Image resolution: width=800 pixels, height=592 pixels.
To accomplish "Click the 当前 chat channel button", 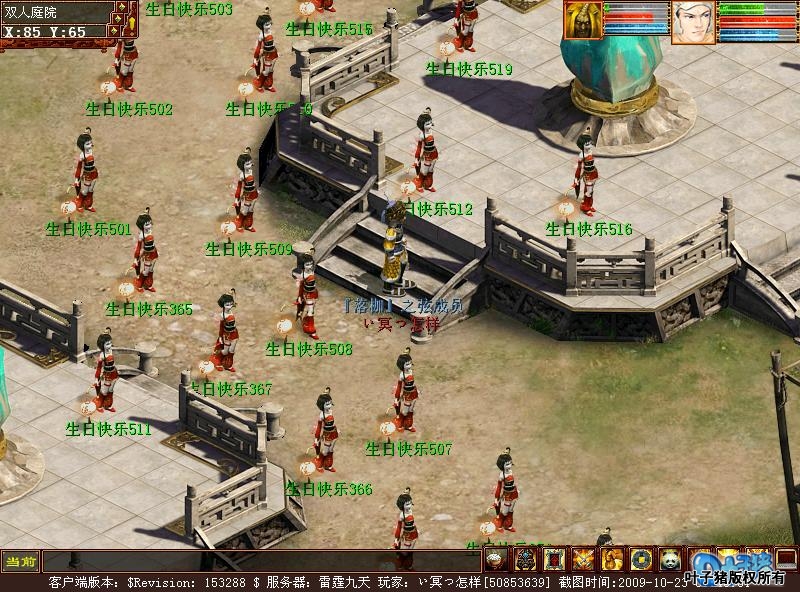I will [20, 561].
